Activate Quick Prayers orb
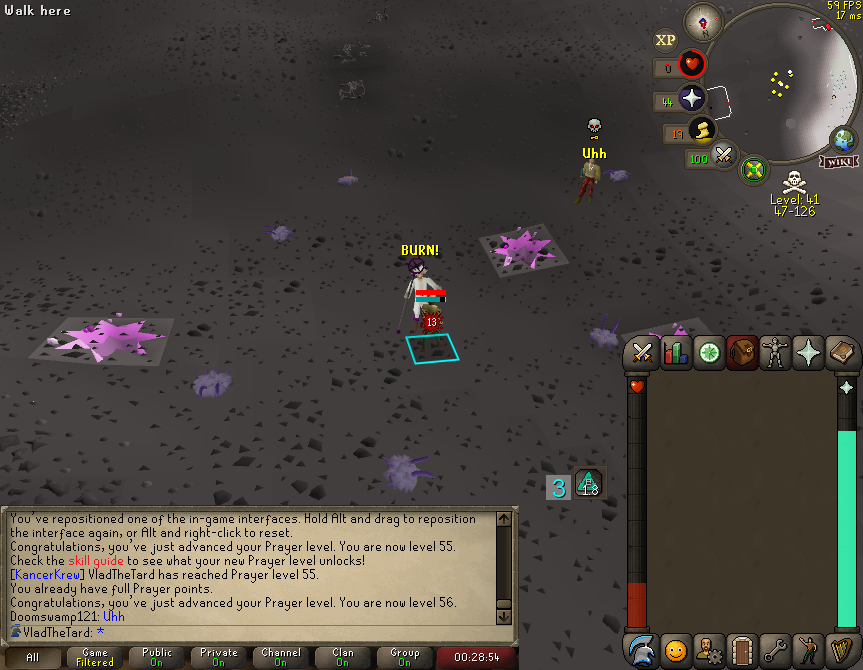 pos(691,98)
